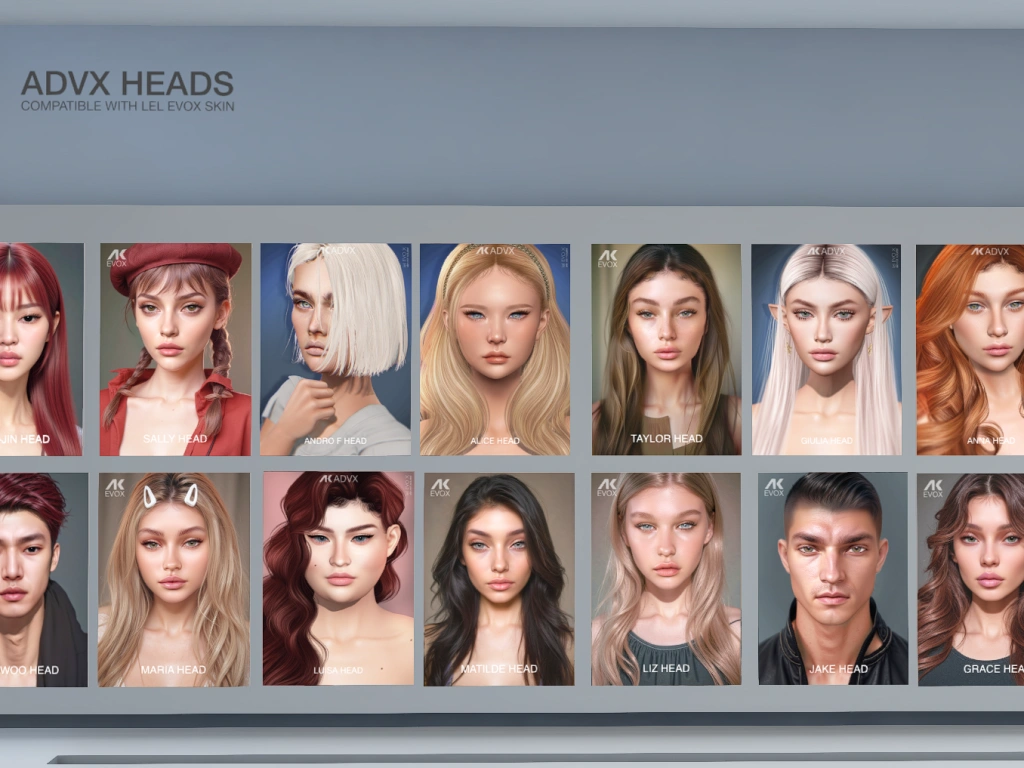
Task: Click the red-haired Jin Head poster
Action: point(42,349)
